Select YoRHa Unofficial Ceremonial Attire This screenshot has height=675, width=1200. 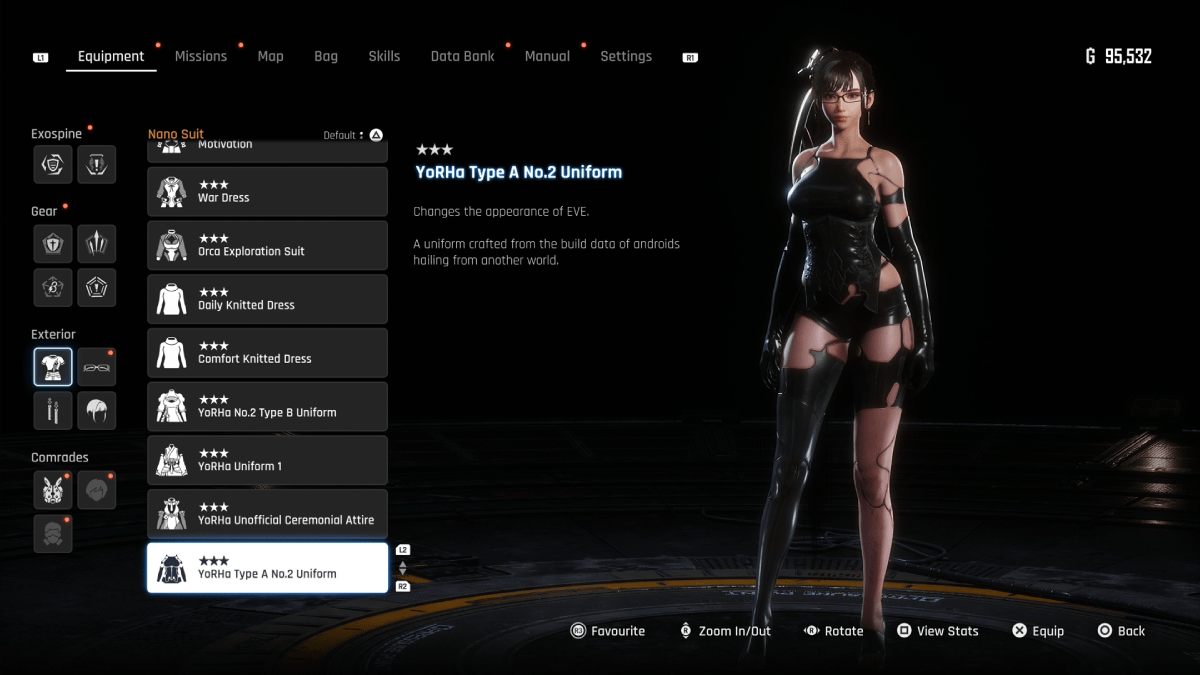pos(267,514)
